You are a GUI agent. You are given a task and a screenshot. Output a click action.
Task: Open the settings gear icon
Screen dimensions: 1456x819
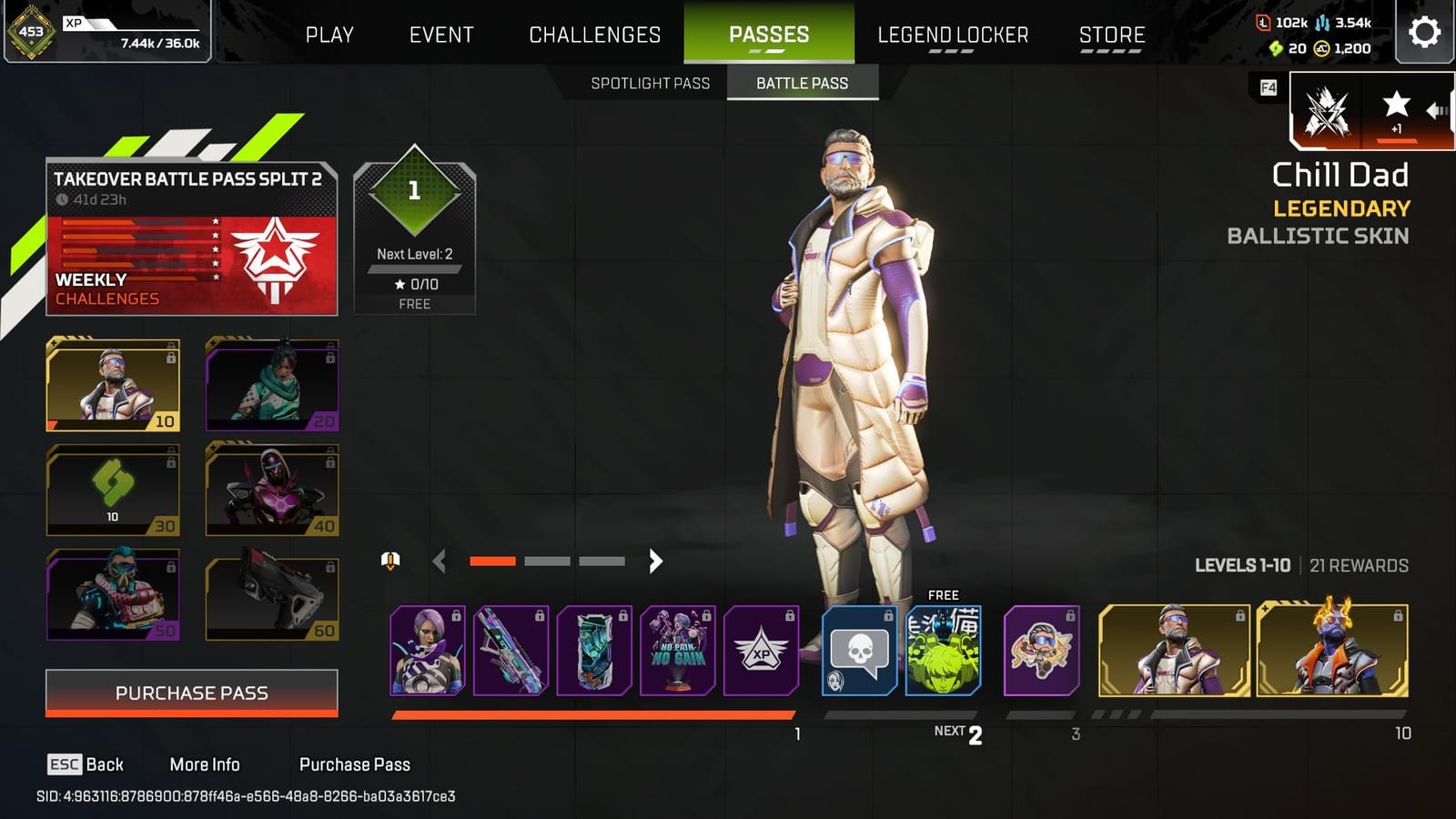1426,30
